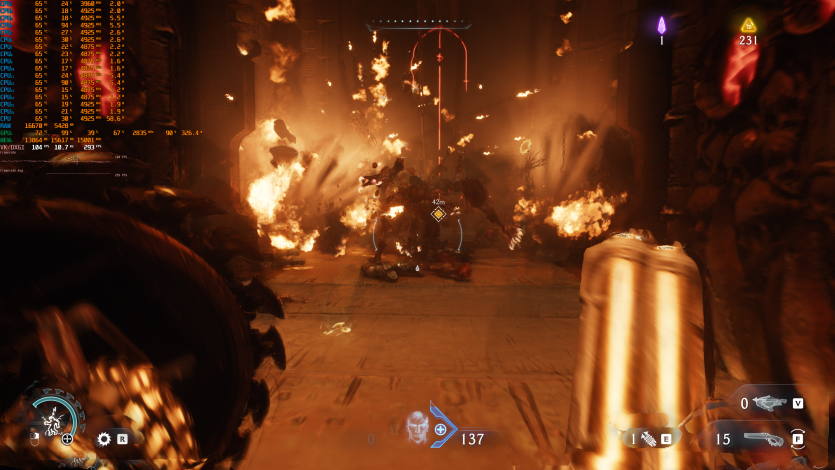Switch to the shotgun weapon slot

click(765, 438)
